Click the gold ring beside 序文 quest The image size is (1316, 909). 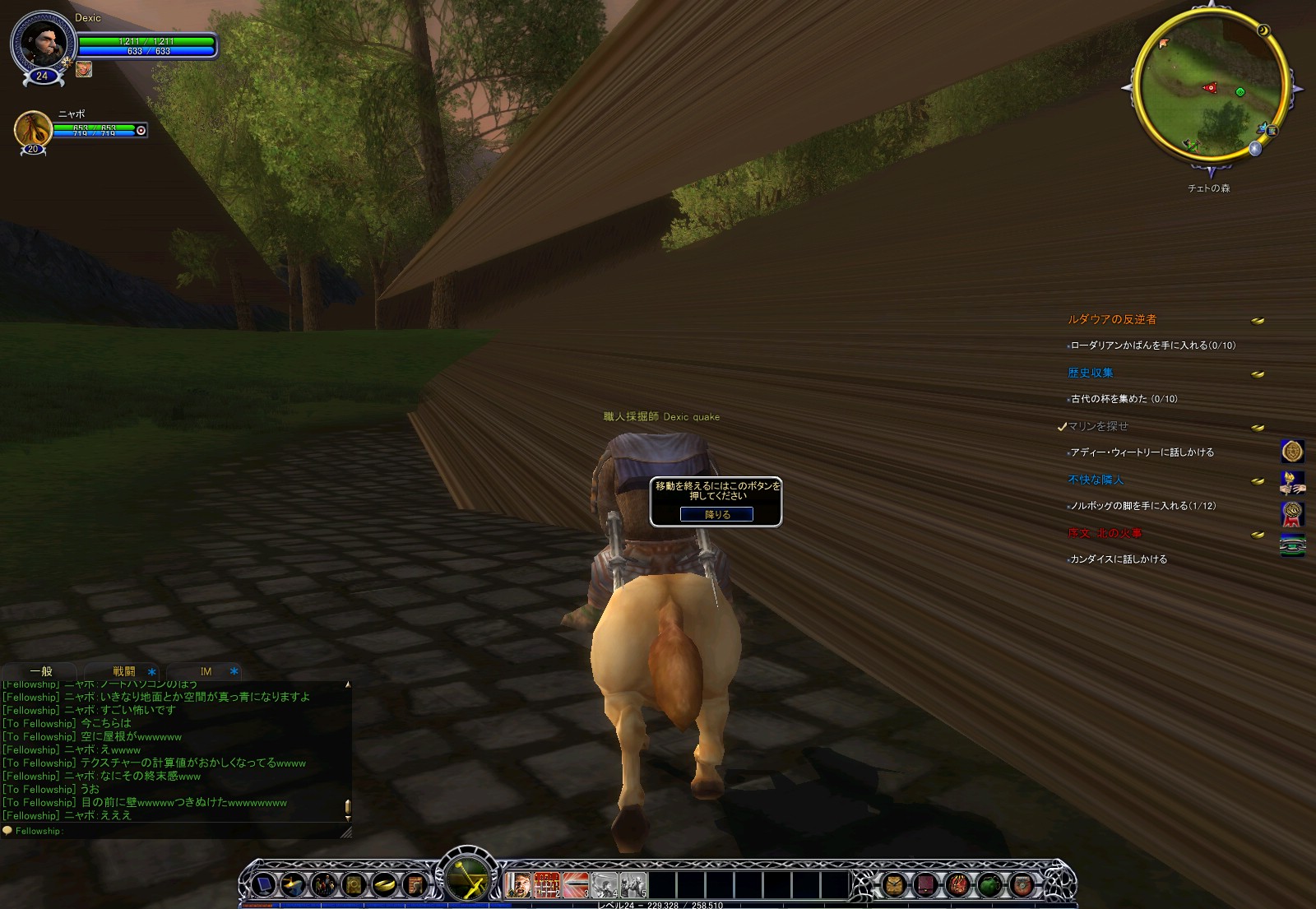pyautogui.click(x=1258, y=535)
